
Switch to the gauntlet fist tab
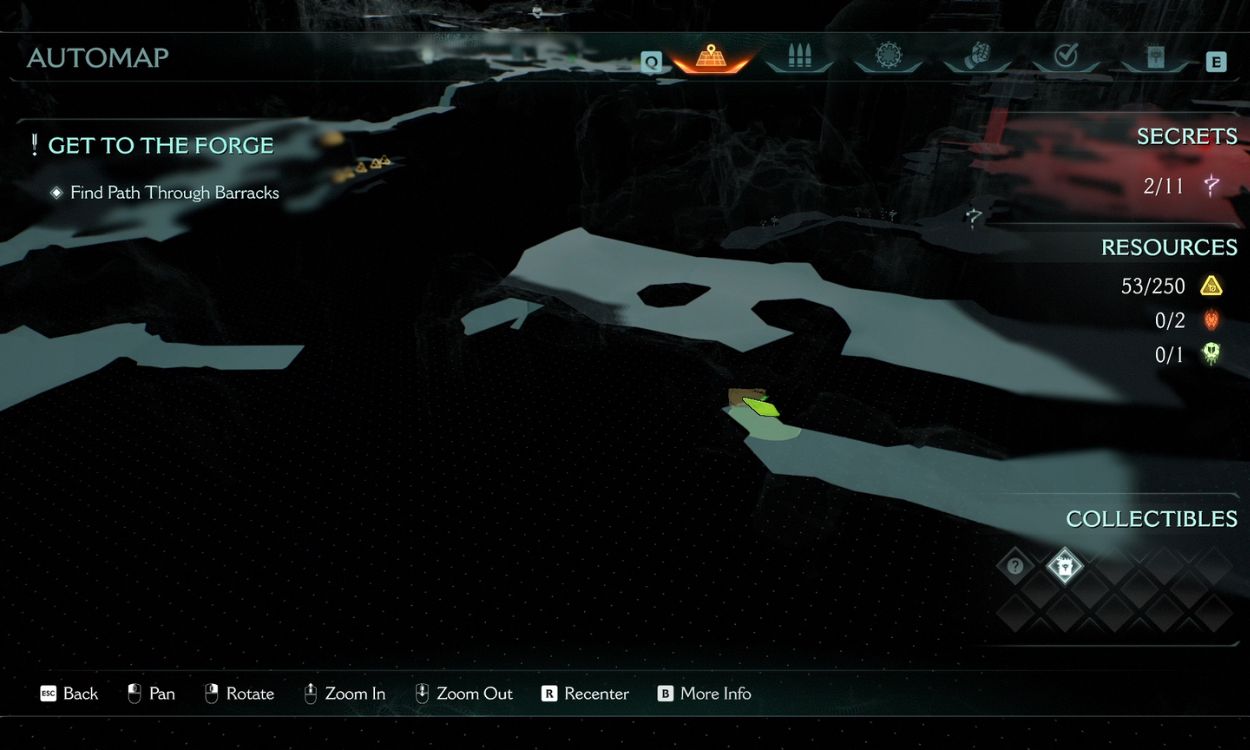pyautogui.click(x=976, y=57)
